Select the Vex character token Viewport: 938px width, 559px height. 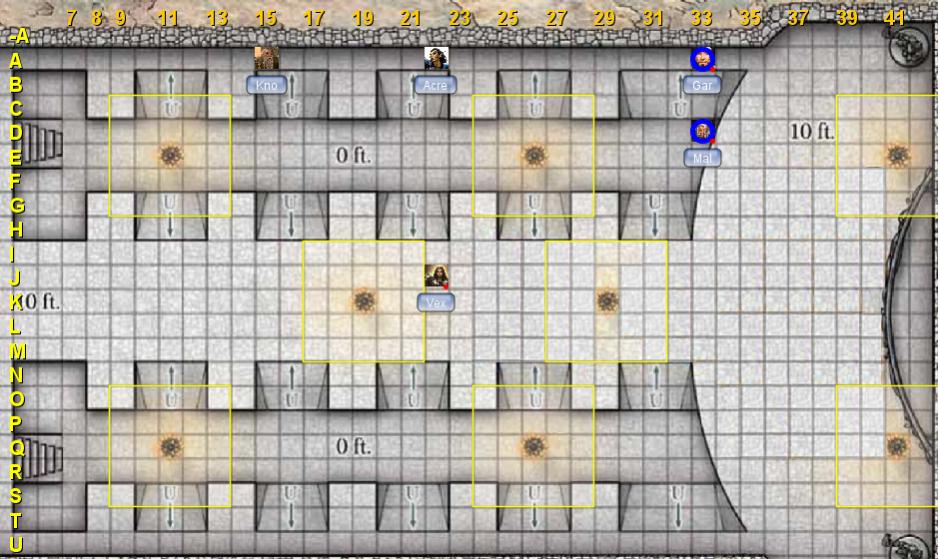436,277
